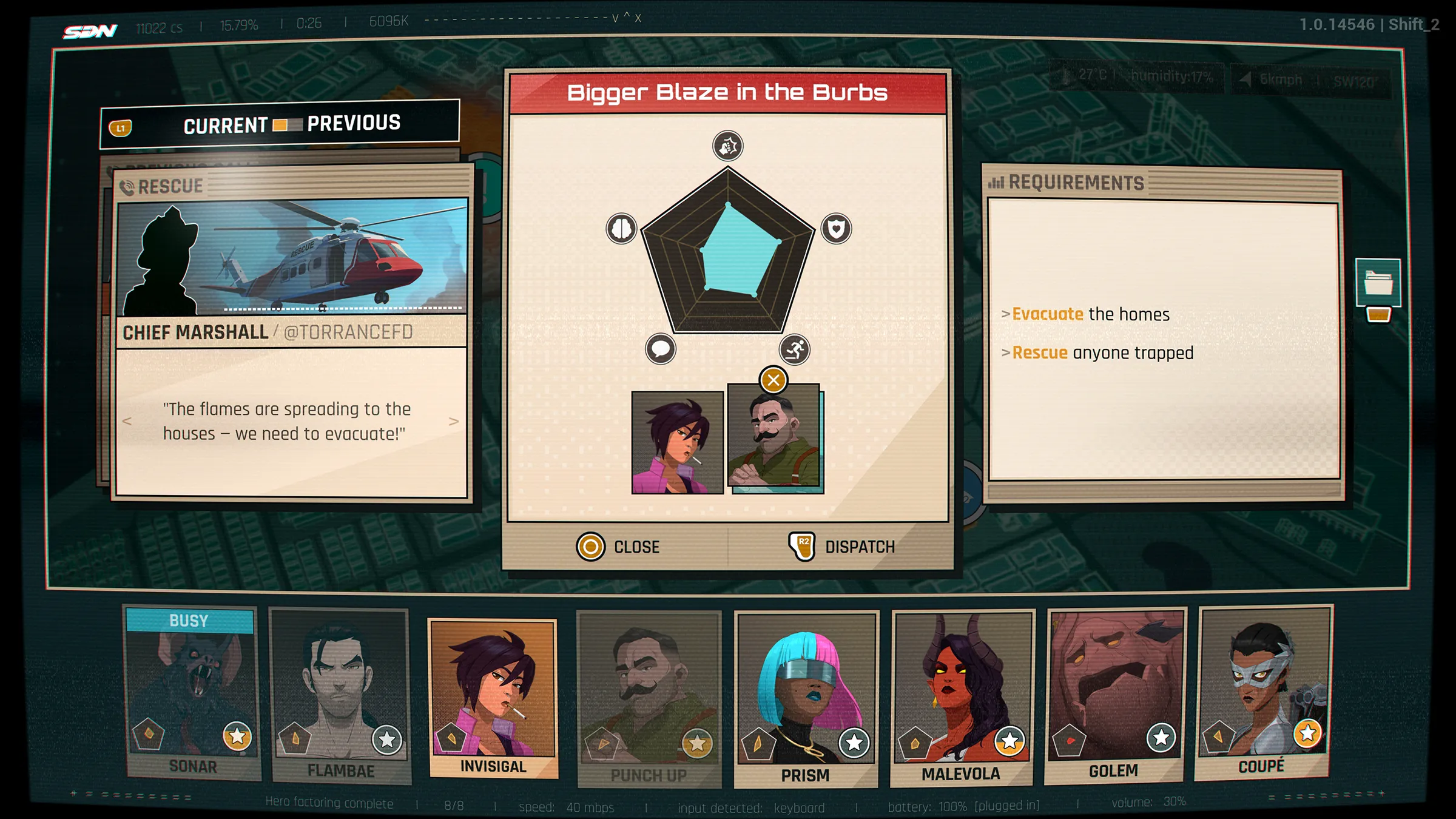Close the mission dispatch panel
The height and width of the screenshot is (819, 1456).
coord(618,547)
